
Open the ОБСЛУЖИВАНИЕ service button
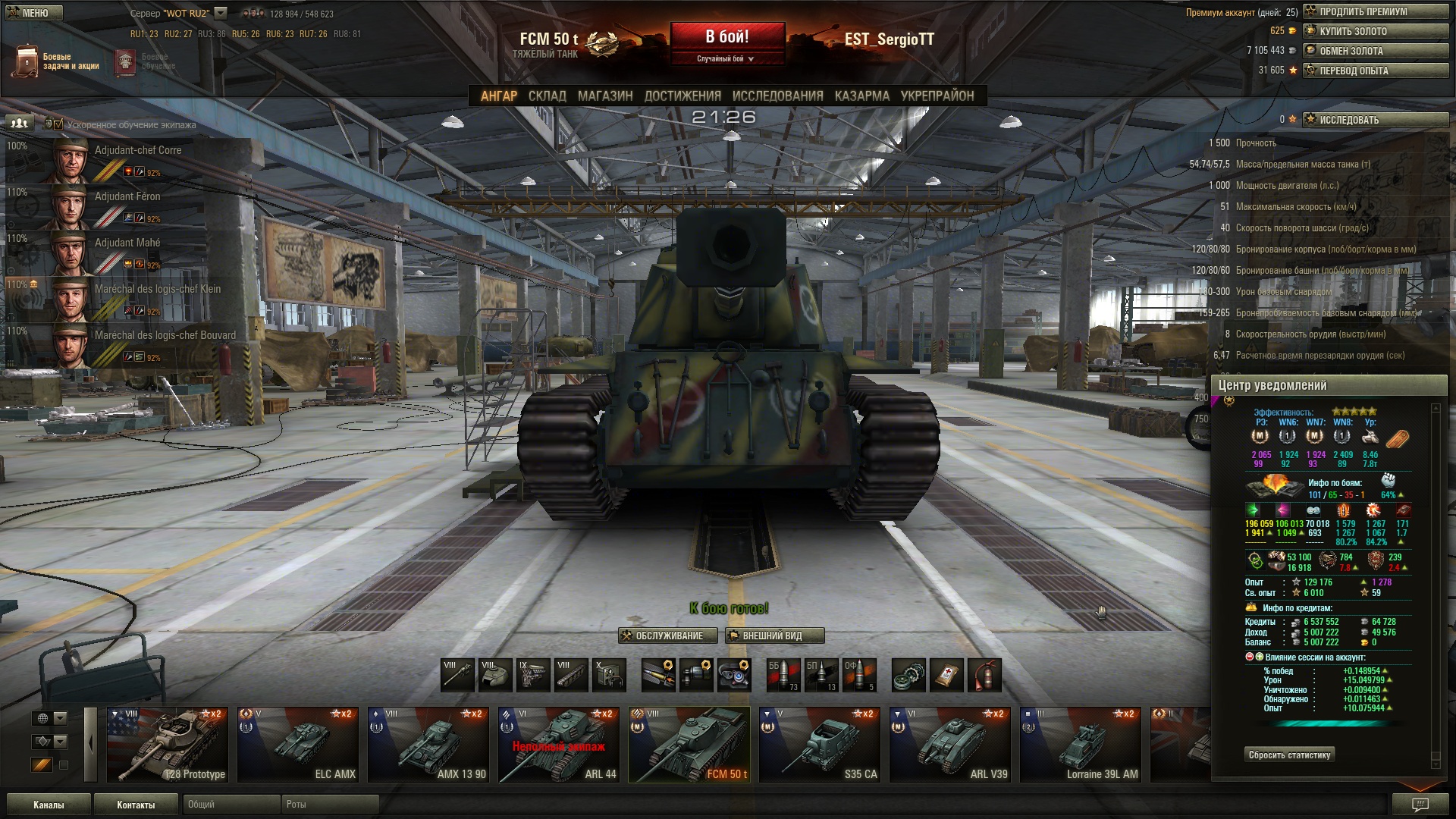[x=667, y=635]
